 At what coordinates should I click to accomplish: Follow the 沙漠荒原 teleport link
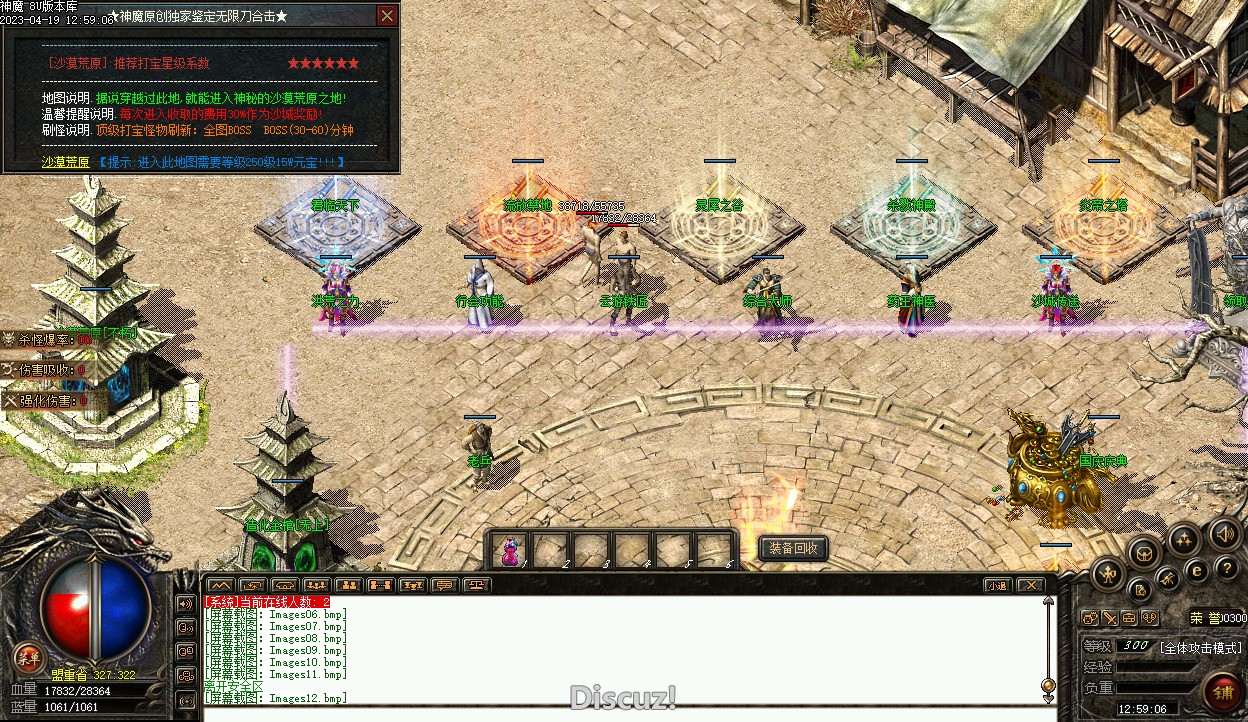[x=65, y=162]
